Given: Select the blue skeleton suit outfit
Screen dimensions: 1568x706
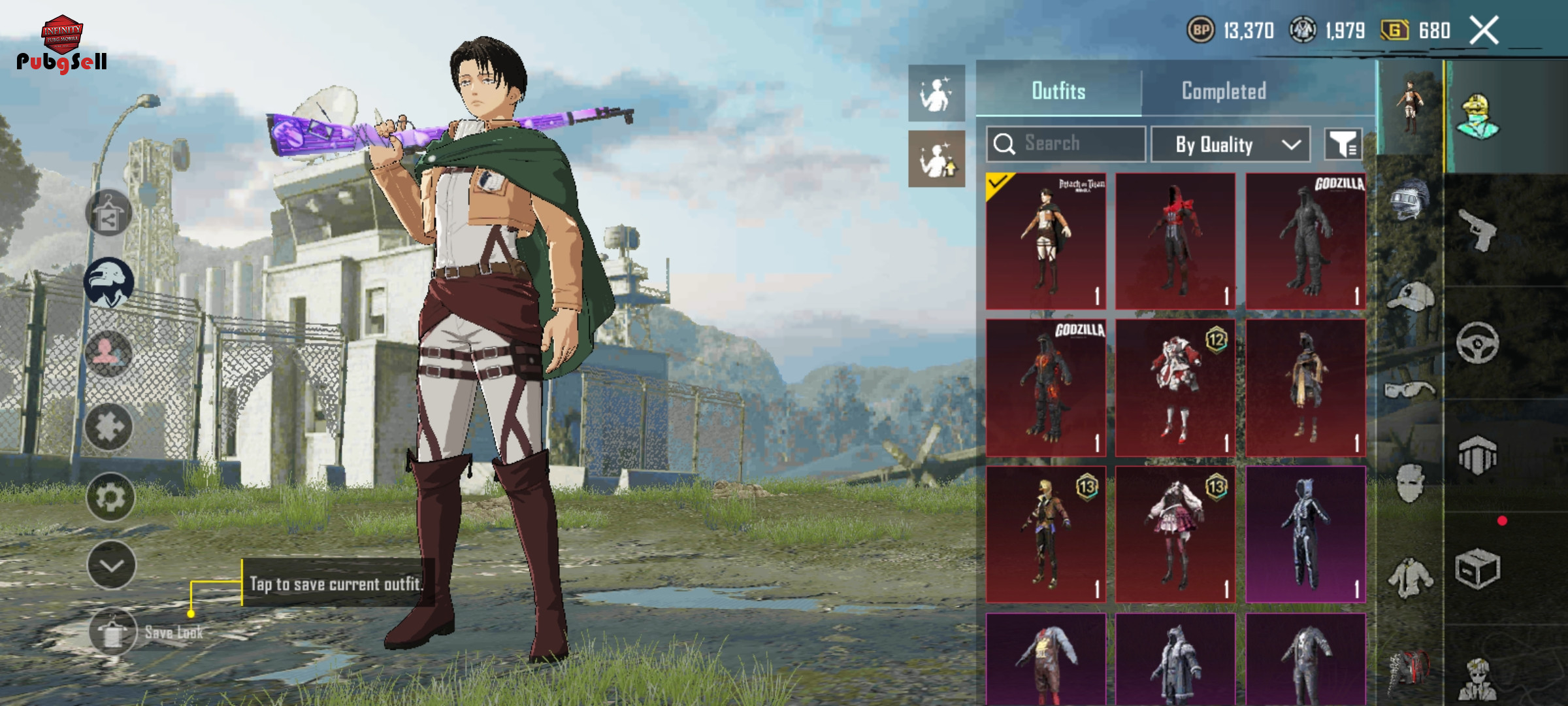Looking at the screenshot, I should click(1305, 534).
